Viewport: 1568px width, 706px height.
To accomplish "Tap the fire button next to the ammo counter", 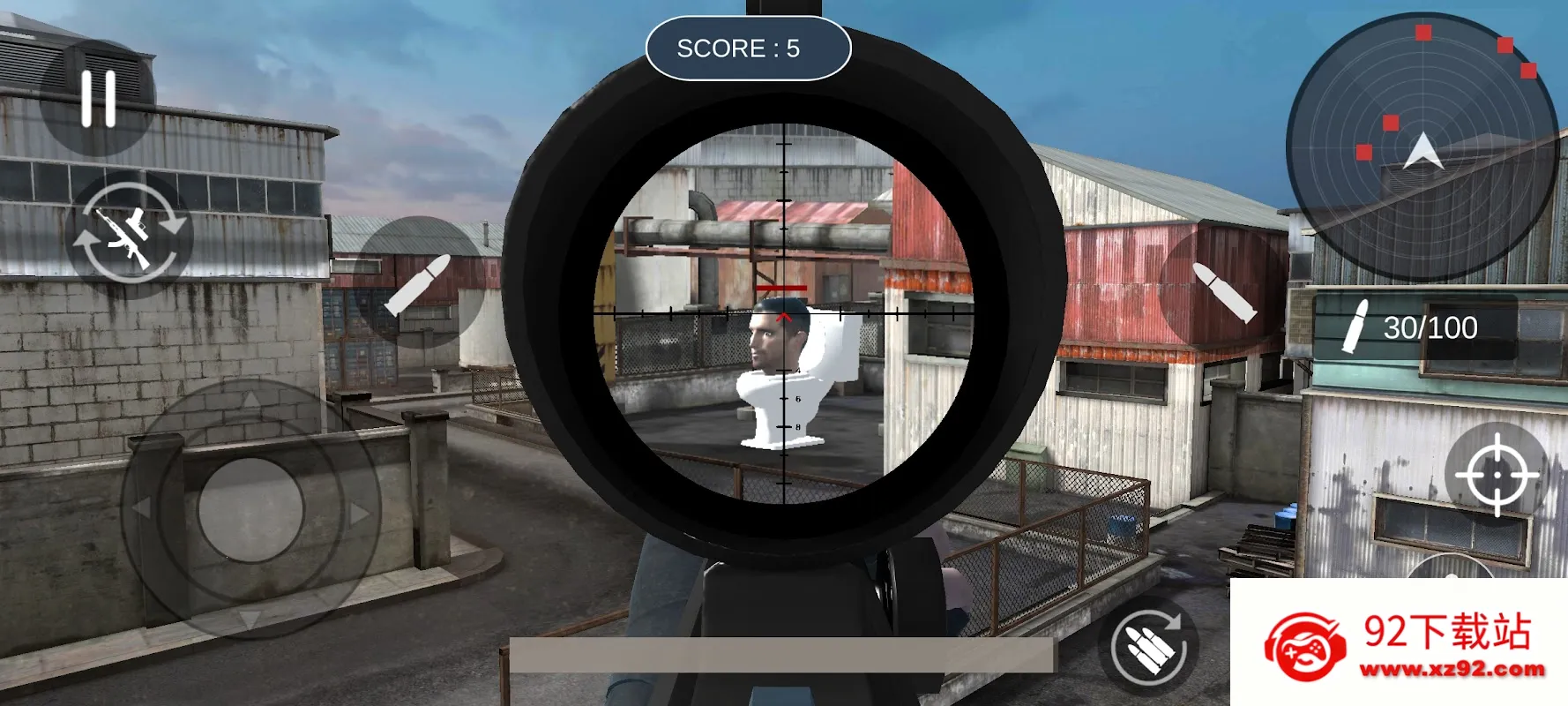I will [x=1223, y=289].
